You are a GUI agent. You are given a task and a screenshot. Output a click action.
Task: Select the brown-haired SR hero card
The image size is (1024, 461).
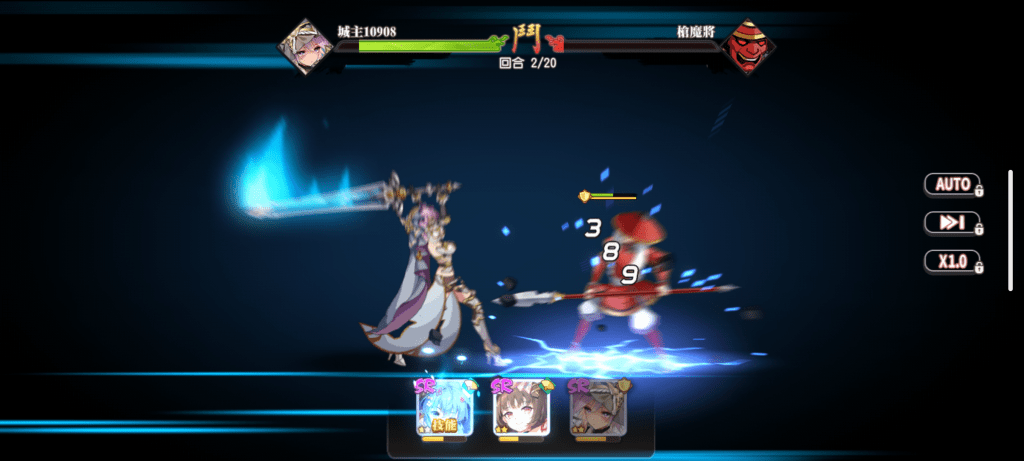tap(520, 410)
